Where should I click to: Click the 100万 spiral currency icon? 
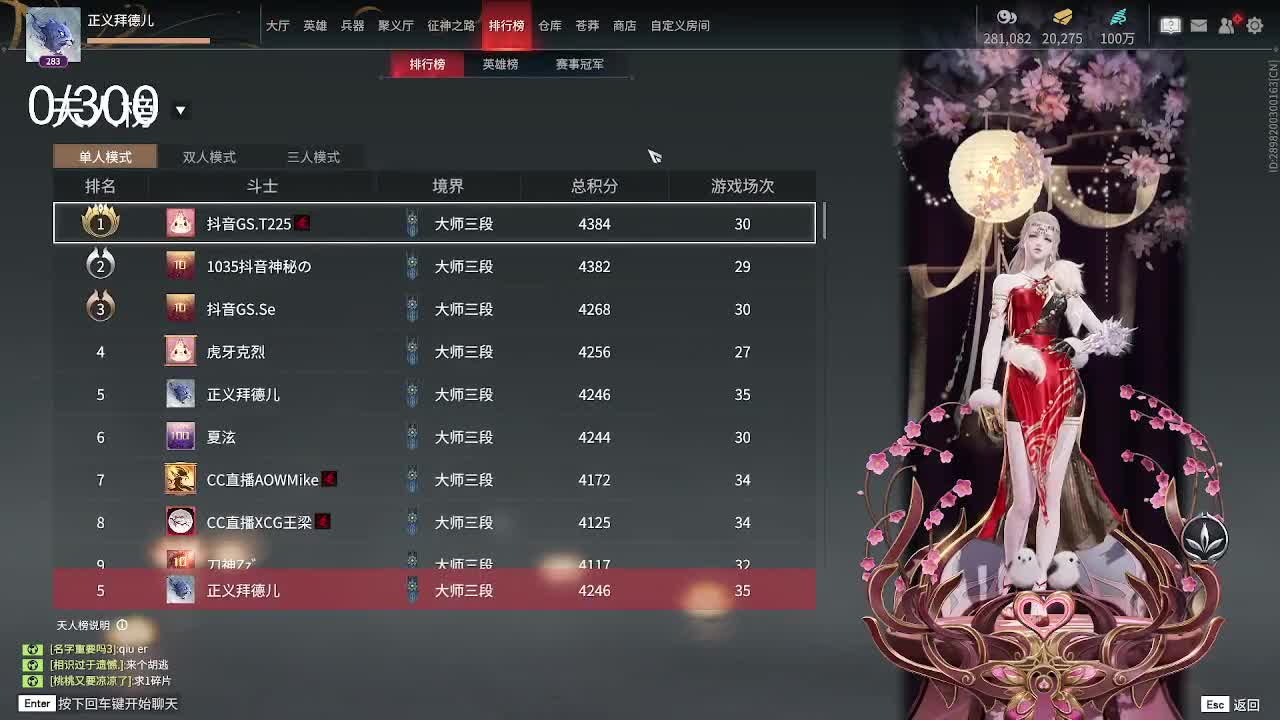1118,17
